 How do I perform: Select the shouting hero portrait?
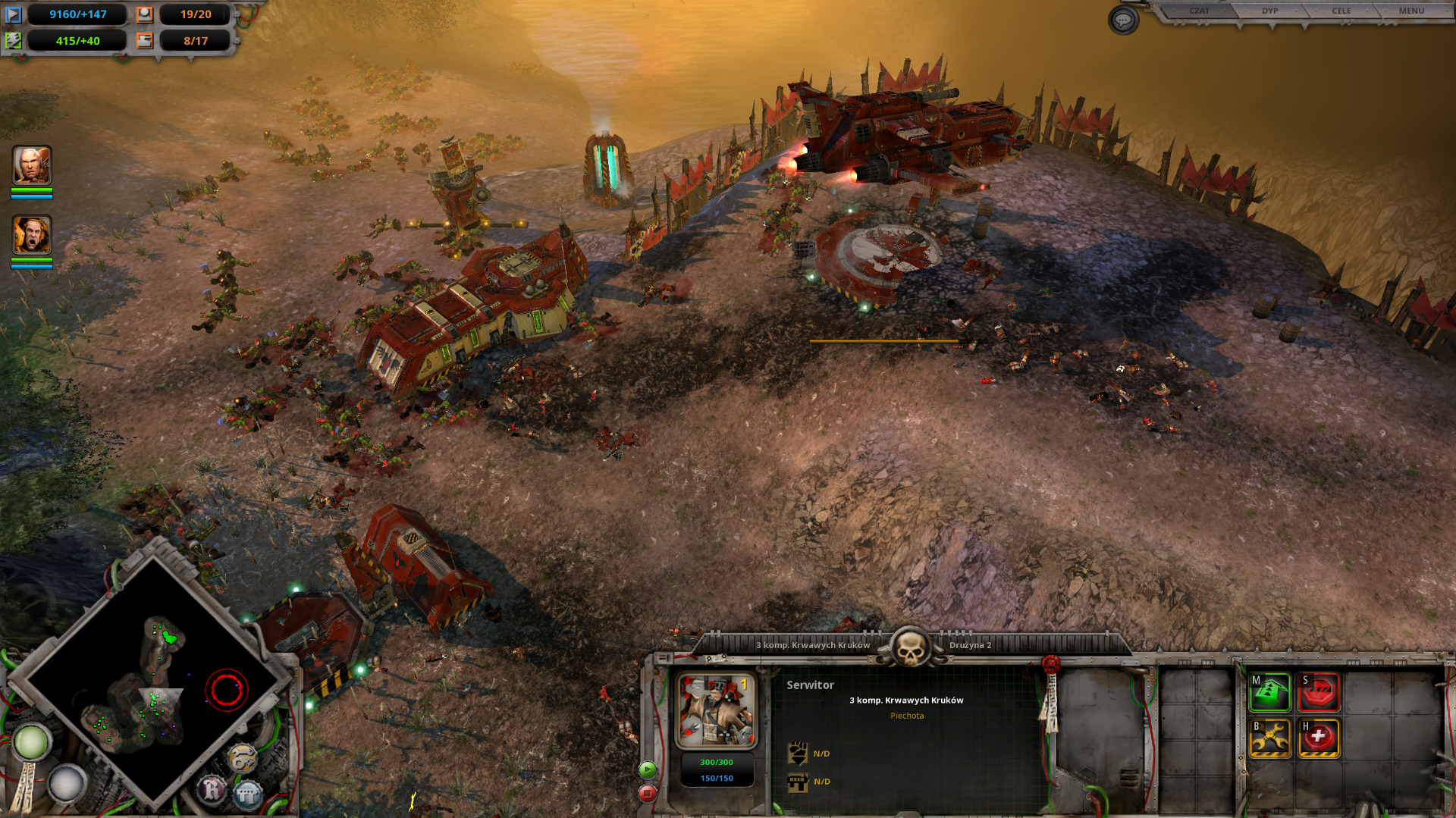point(32,235)
